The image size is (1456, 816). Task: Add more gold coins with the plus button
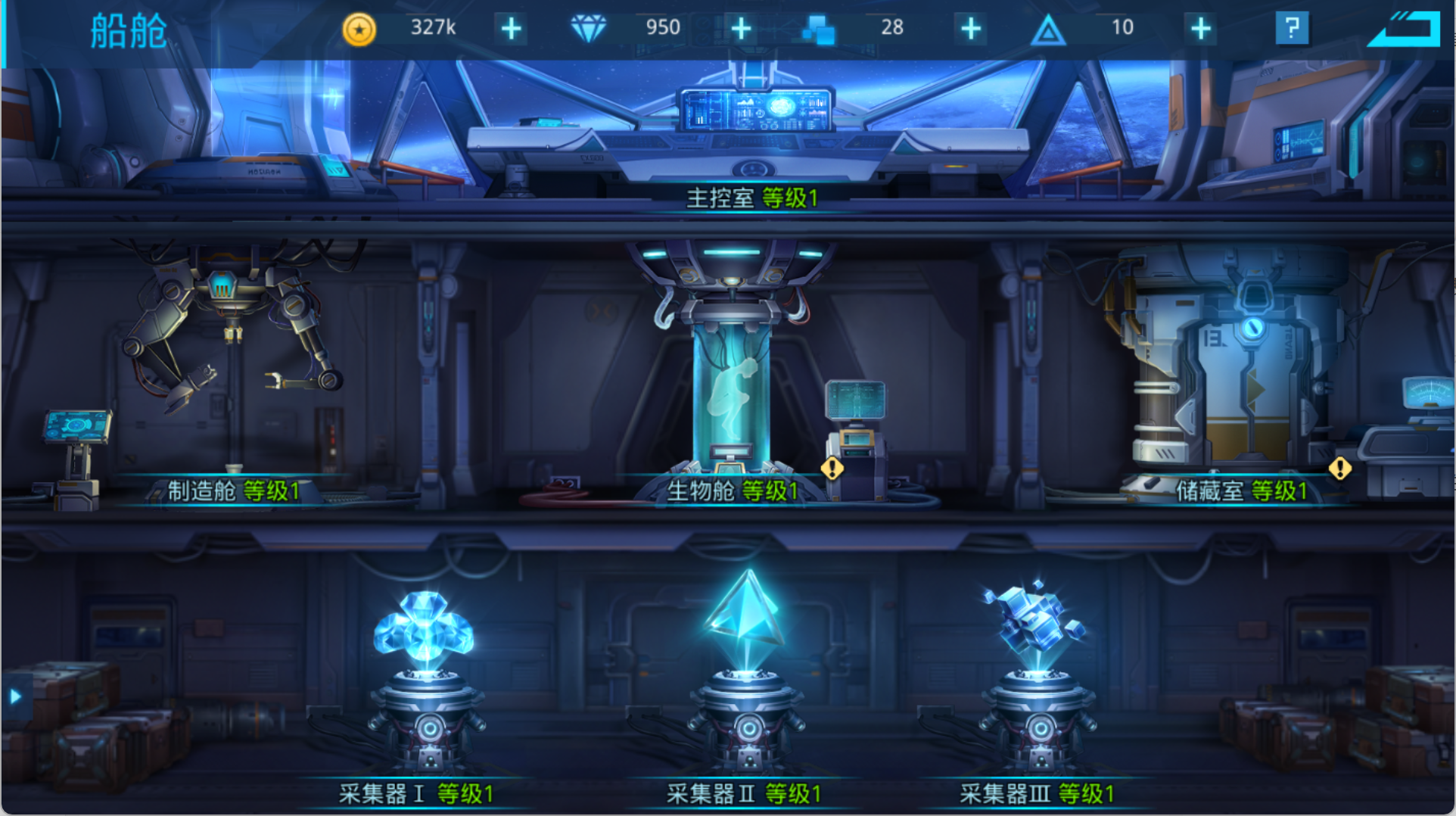pyautogui.click(x=512, y=29)
